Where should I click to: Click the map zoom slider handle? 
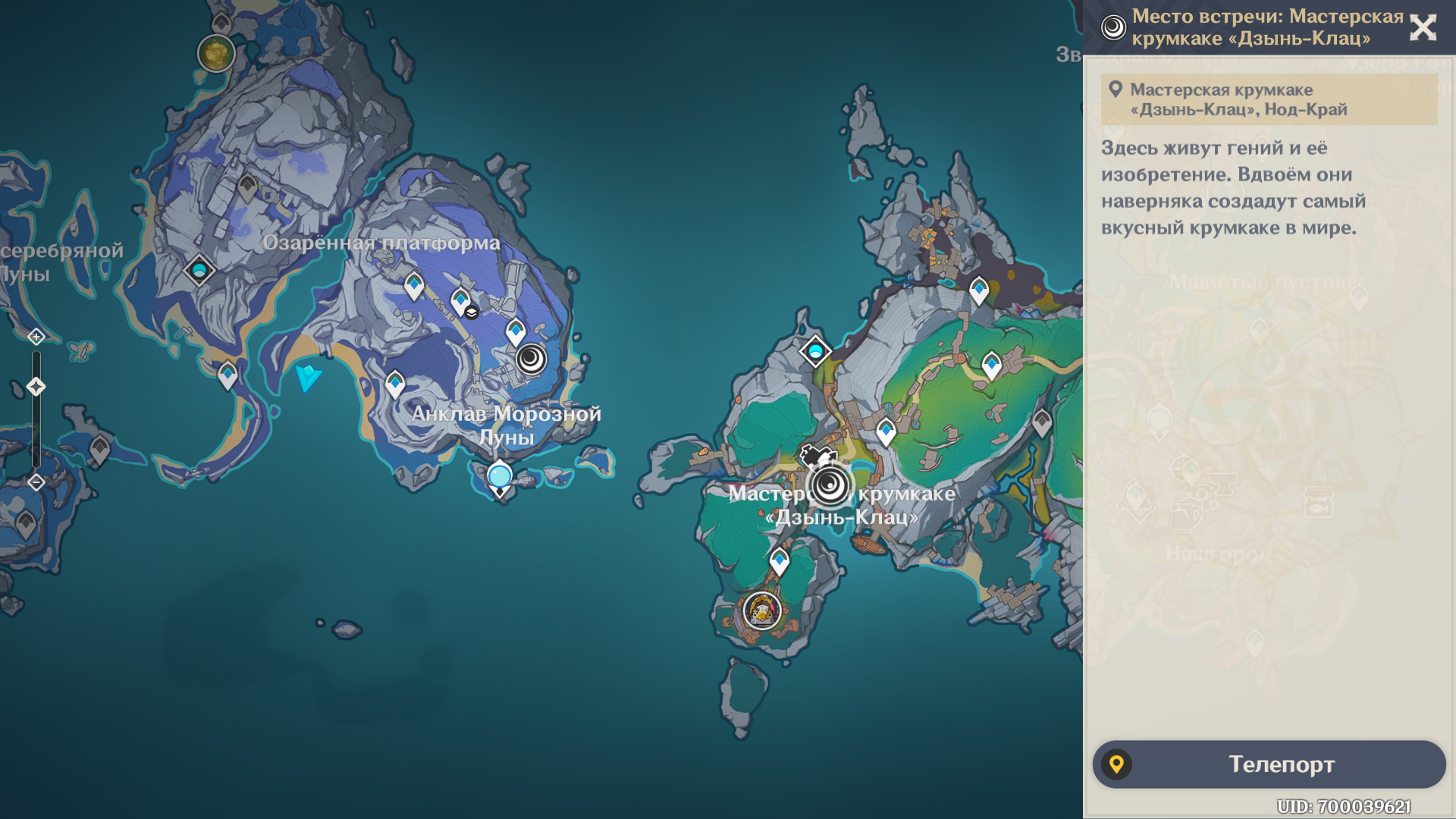pyautogui.click(x=36, y=387)
